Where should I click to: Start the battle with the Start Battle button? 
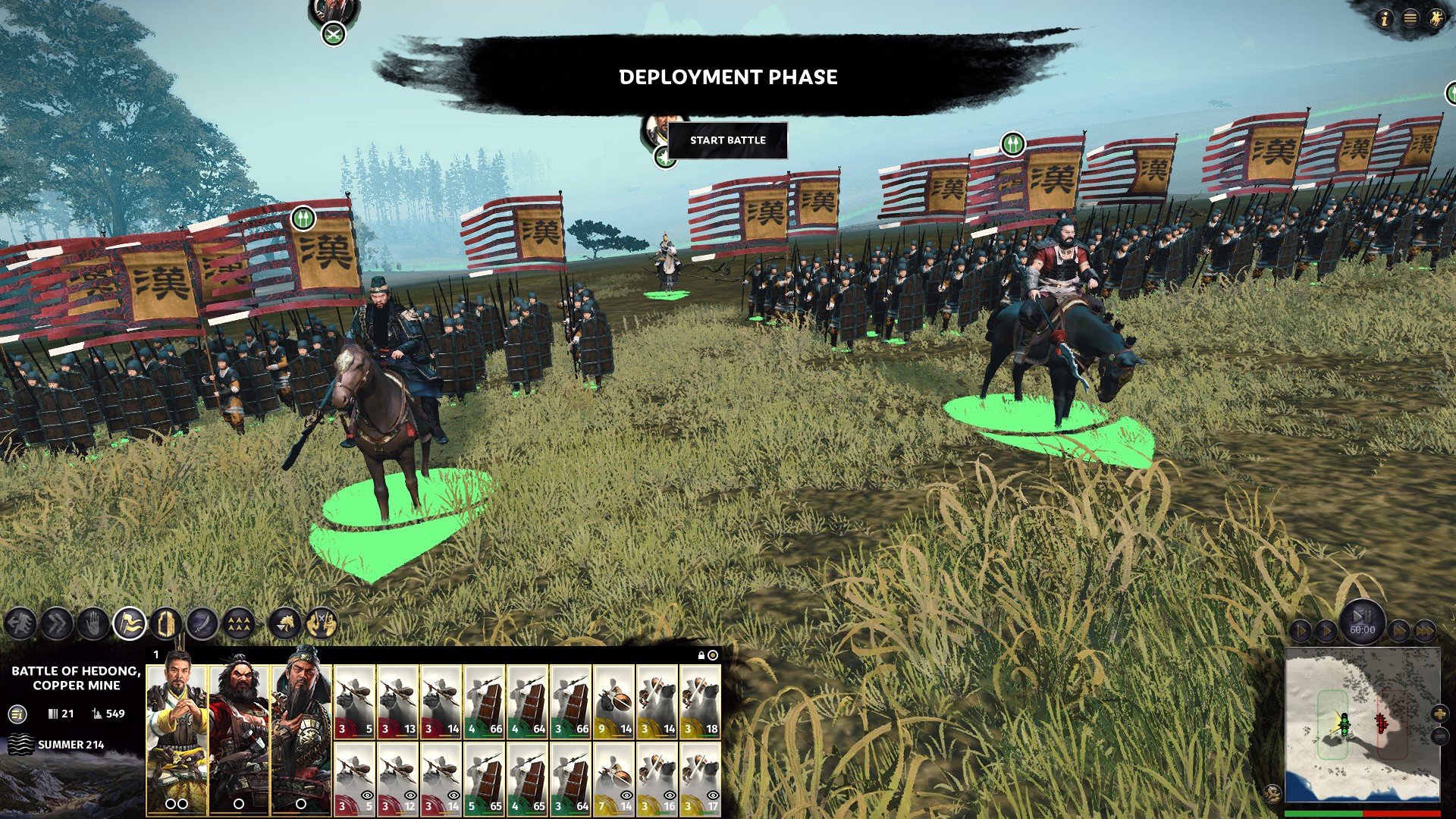pyautogui.click(x=727, y=140)
